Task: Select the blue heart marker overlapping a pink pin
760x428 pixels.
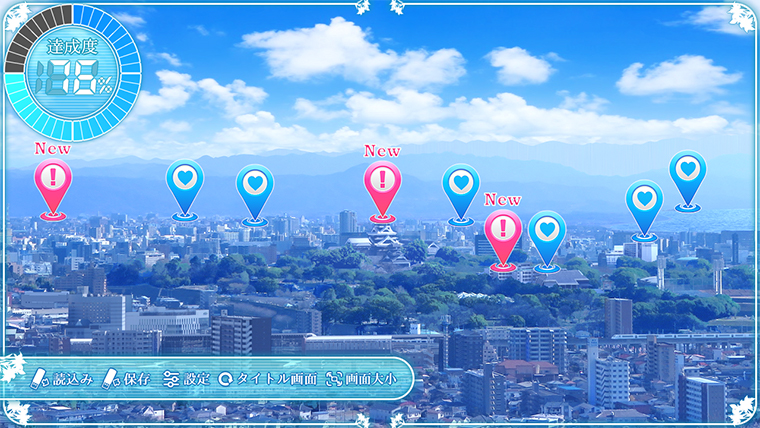Action: pos(547,231)
